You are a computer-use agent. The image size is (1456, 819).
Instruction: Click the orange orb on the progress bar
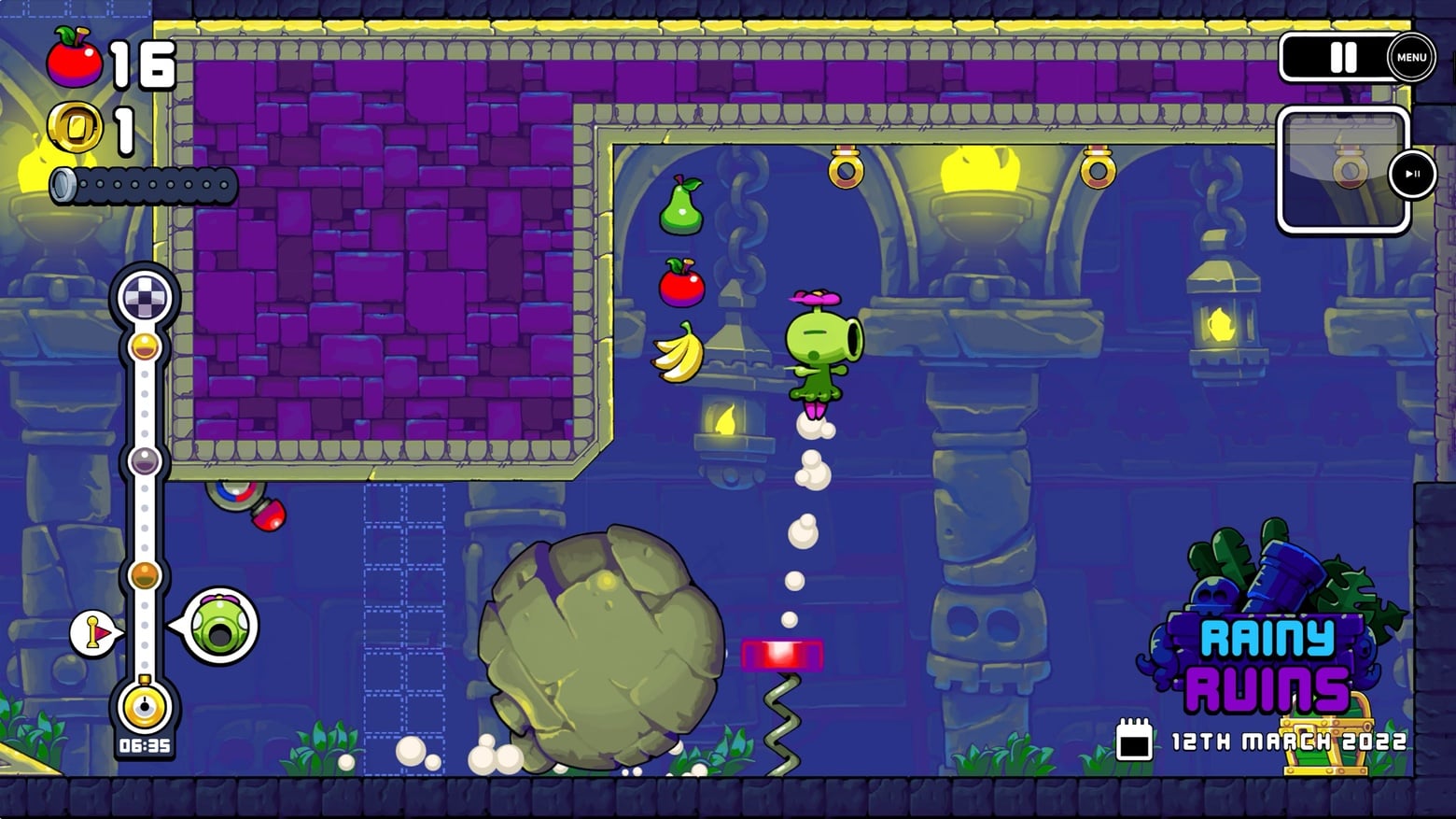click(x=145, y=576)
